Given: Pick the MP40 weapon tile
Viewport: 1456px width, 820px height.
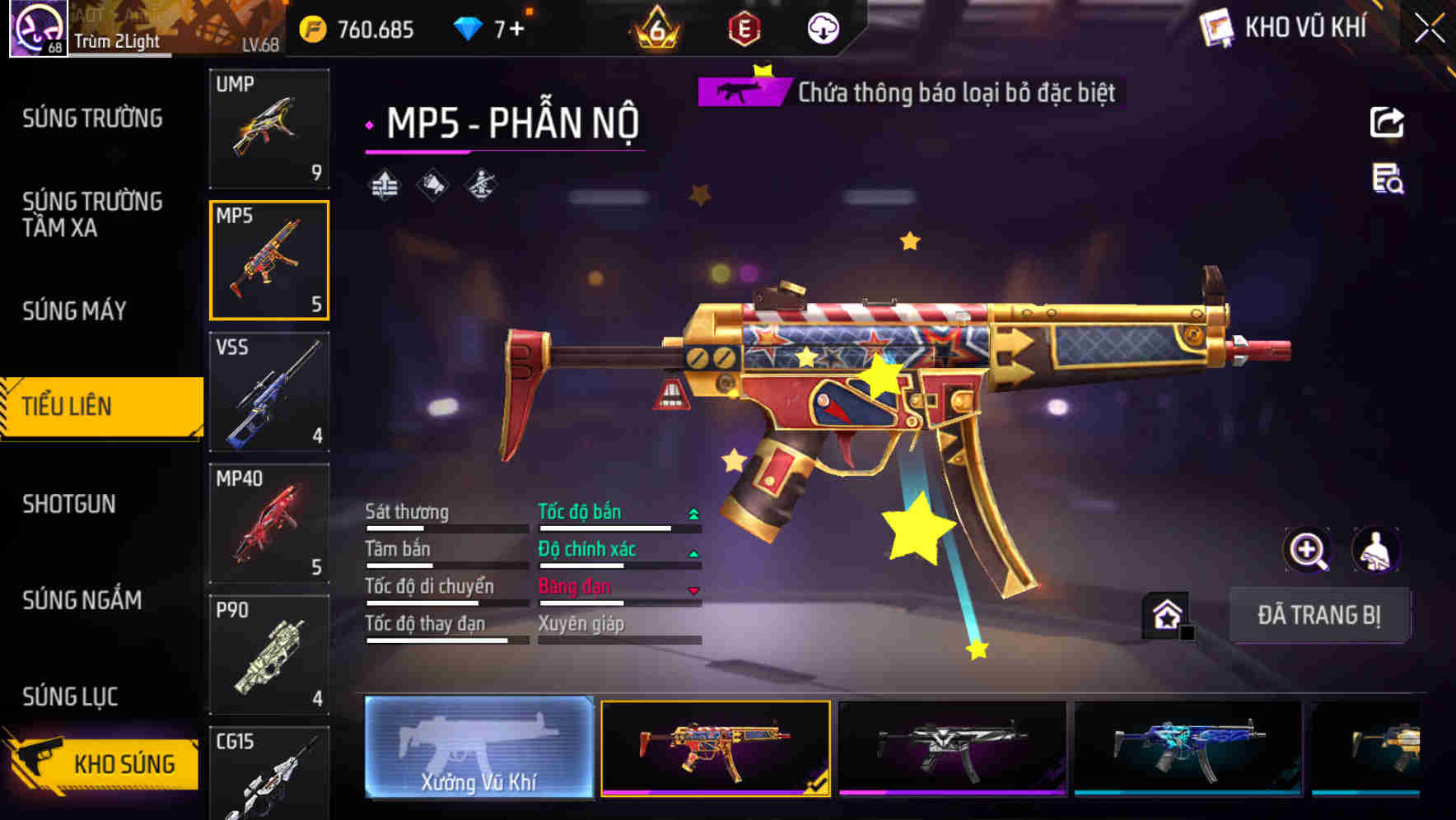Looking at the screenshot, I should pos(269,524).
